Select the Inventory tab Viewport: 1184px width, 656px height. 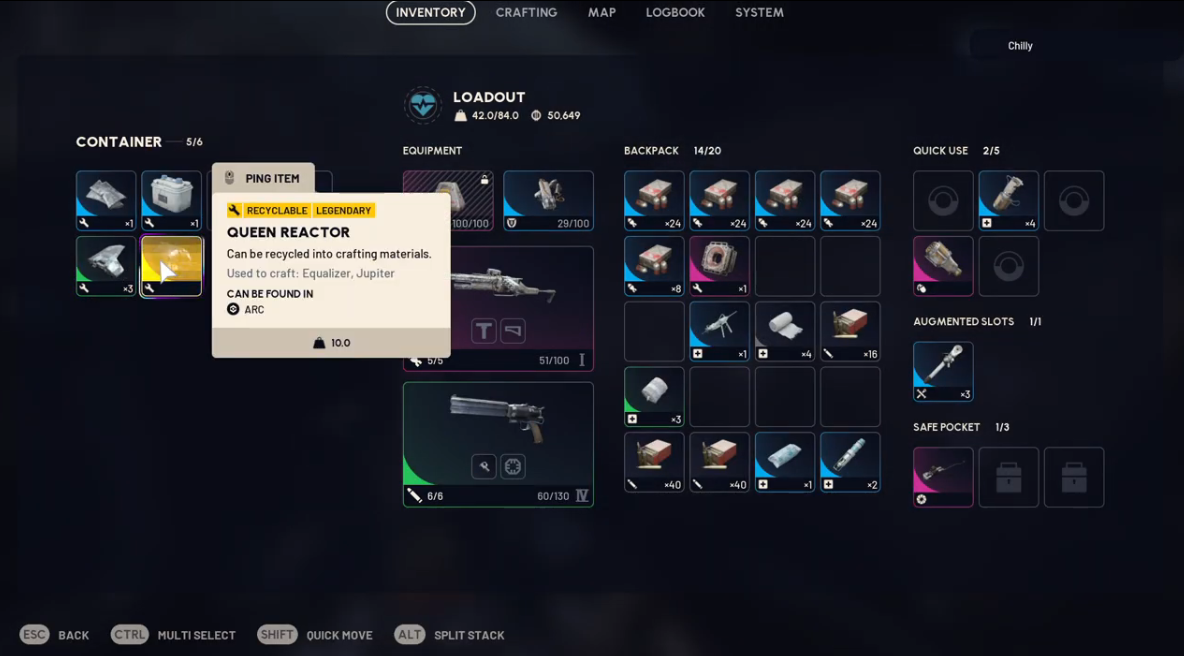click(x=430, y=13)
